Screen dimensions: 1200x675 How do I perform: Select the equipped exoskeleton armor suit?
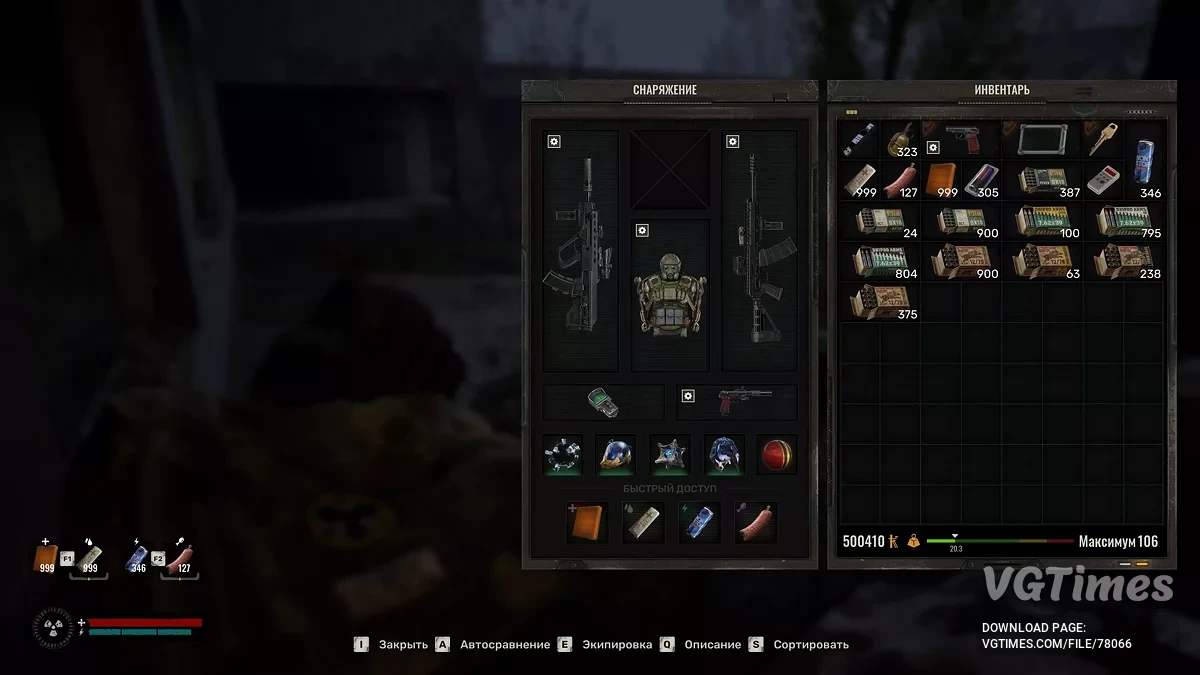click(670, 295)
